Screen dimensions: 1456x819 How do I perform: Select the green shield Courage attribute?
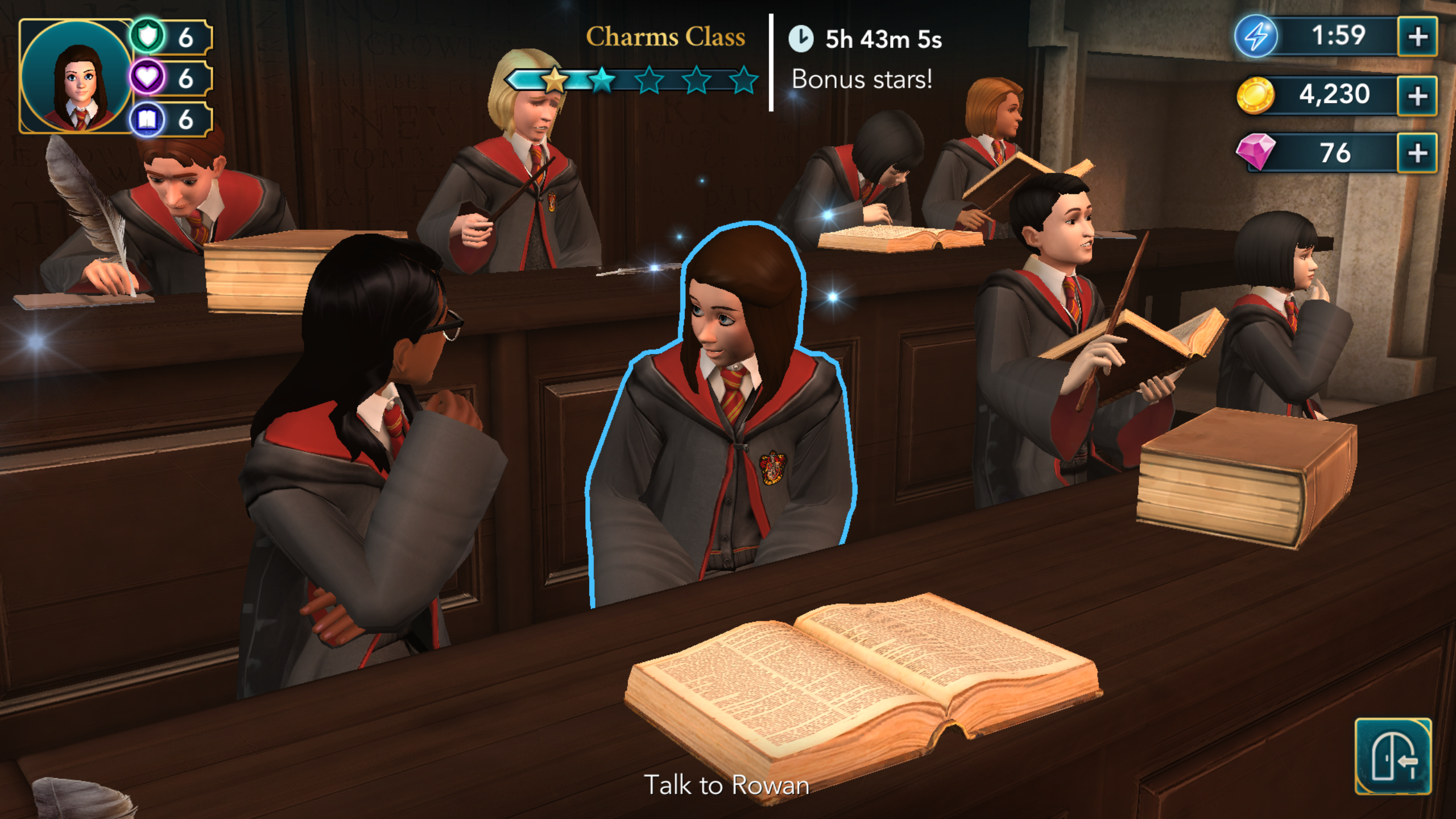click(x=148, y=37)
